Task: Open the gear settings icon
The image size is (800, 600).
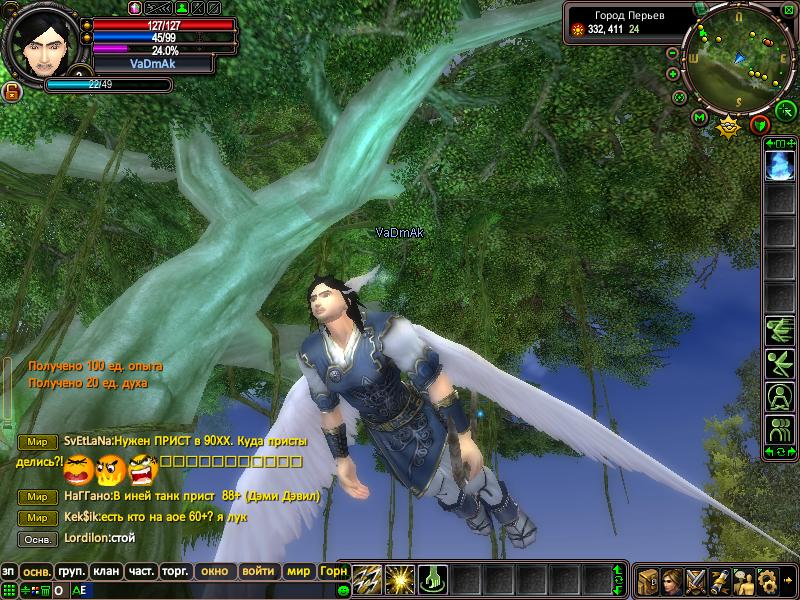Action: click(768, 580)
